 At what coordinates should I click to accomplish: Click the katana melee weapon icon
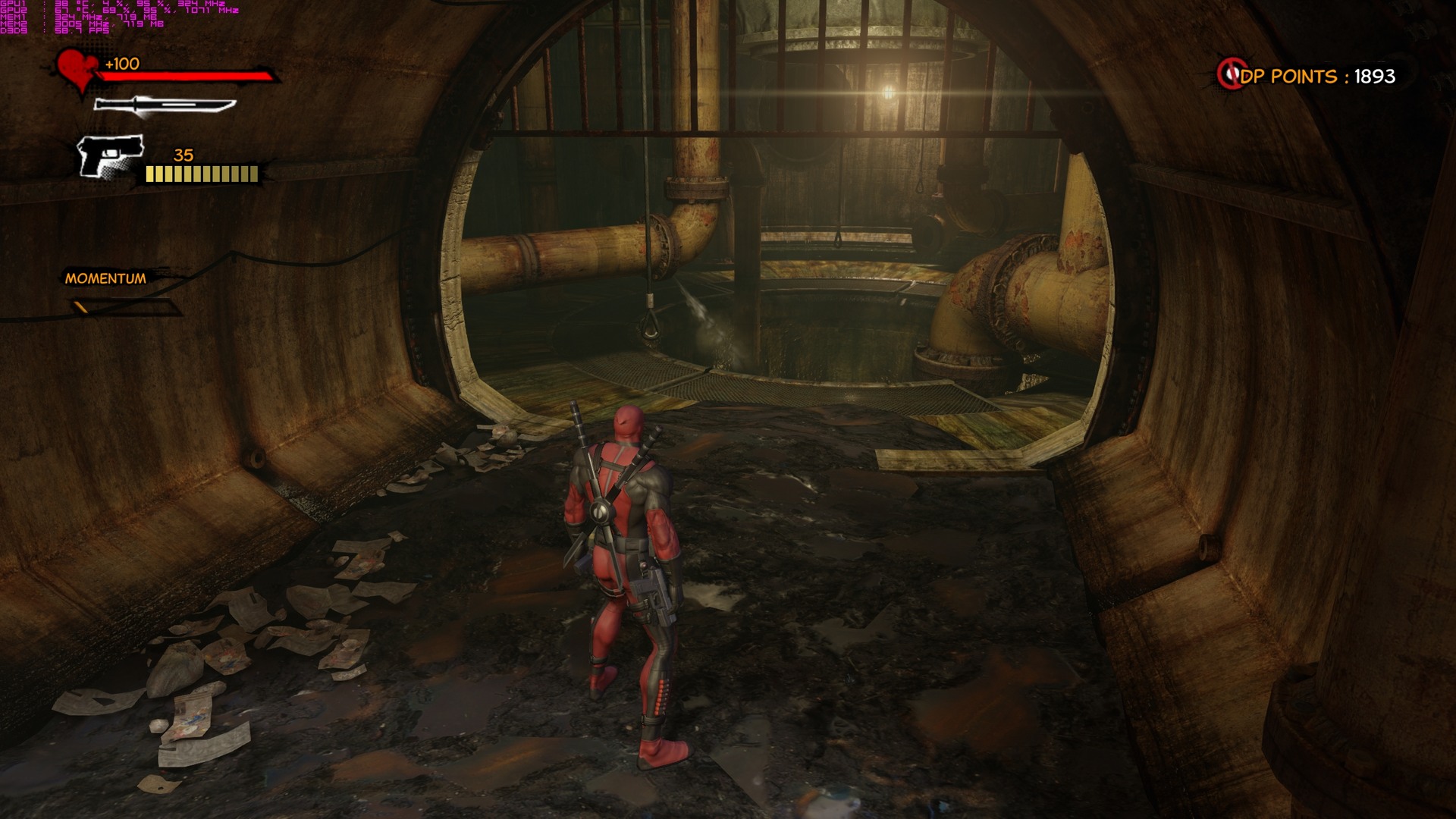[164, 106]
